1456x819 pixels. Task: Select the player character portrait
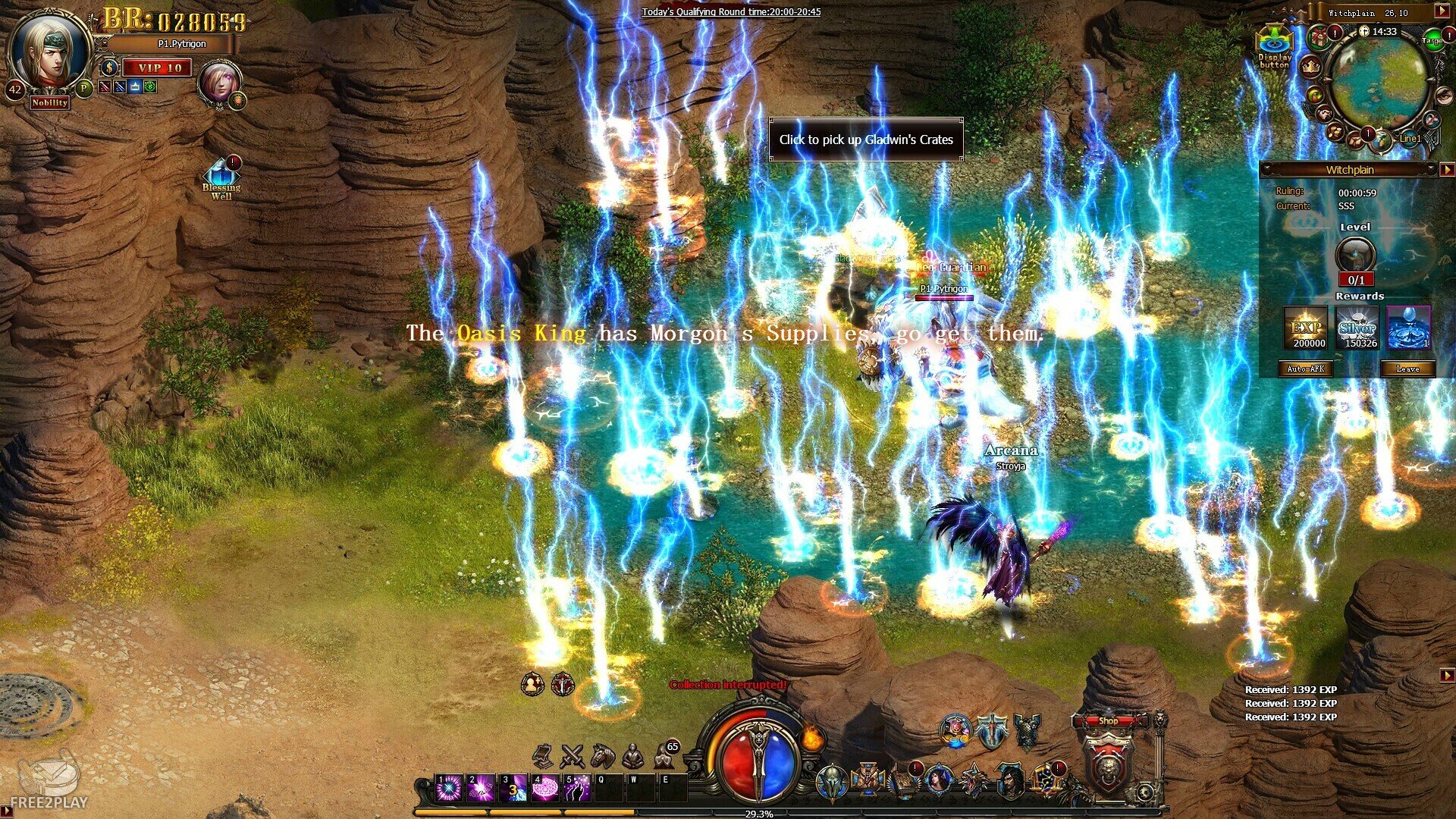(x=49, y=53)
